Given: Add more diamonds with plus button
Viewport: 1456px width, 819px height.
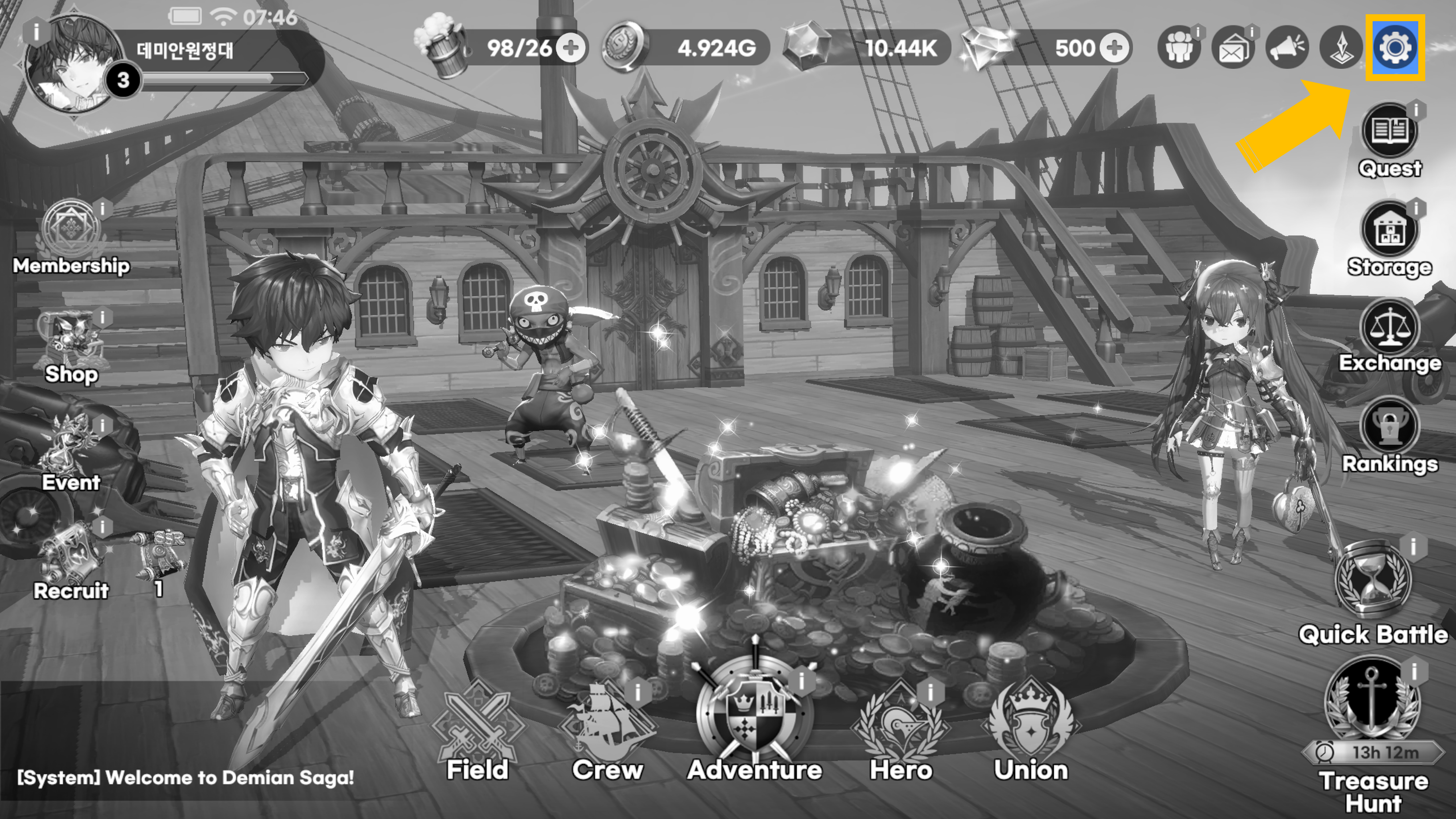Looking at the screenshot, I should point(1115,48).
